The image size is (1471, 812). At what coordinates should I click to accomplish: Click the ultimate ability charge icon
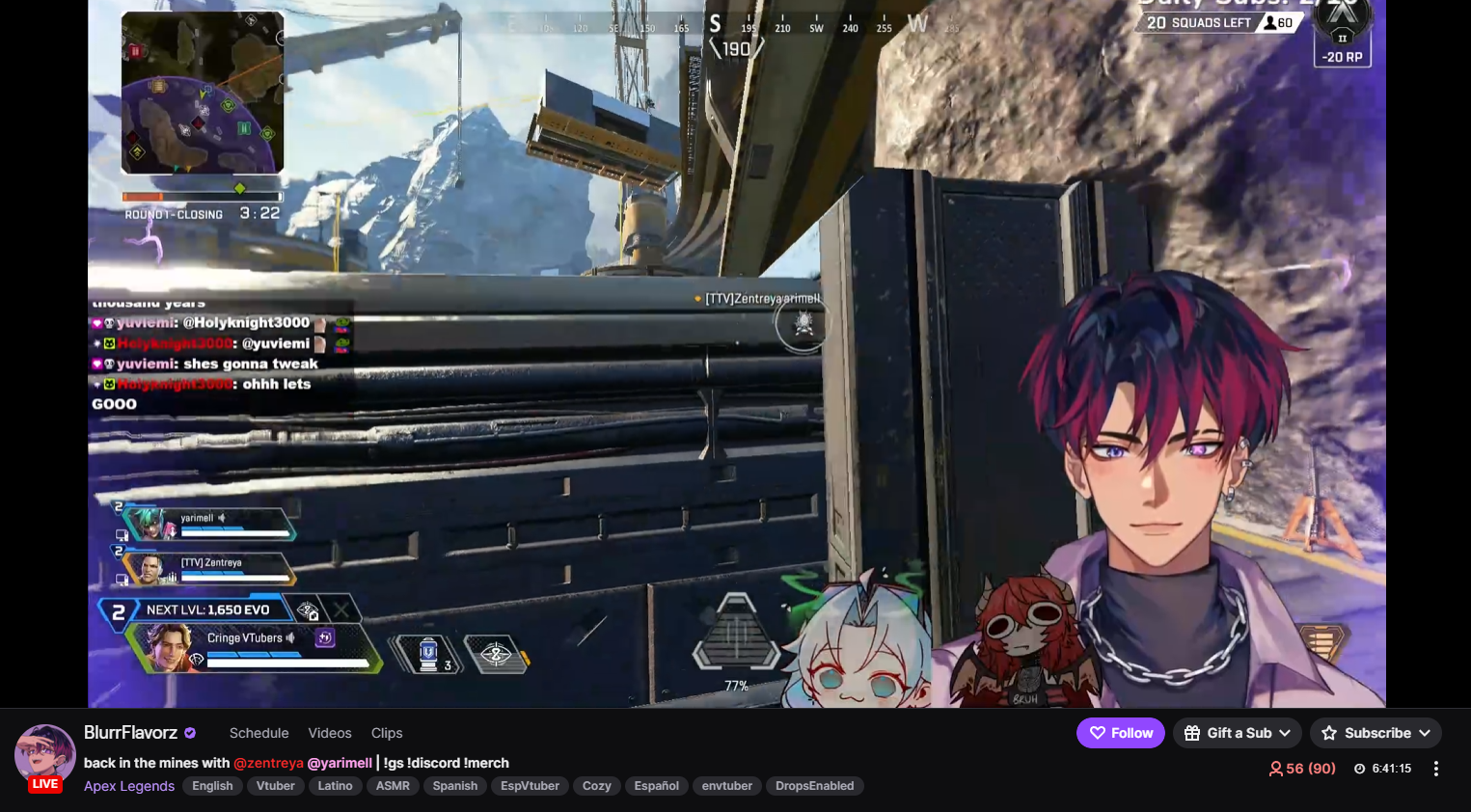point(736,634)
